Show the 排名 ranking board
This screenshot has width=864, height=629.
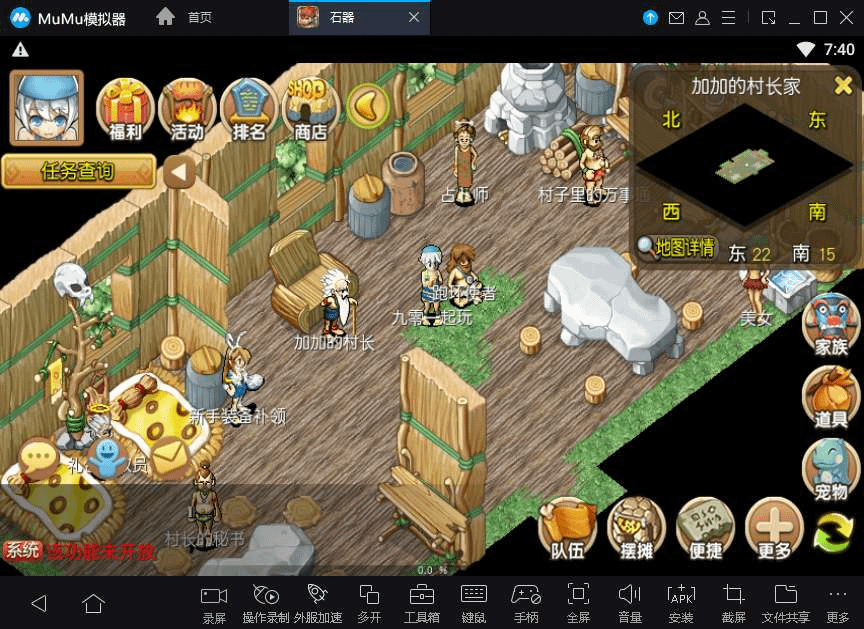247,108
